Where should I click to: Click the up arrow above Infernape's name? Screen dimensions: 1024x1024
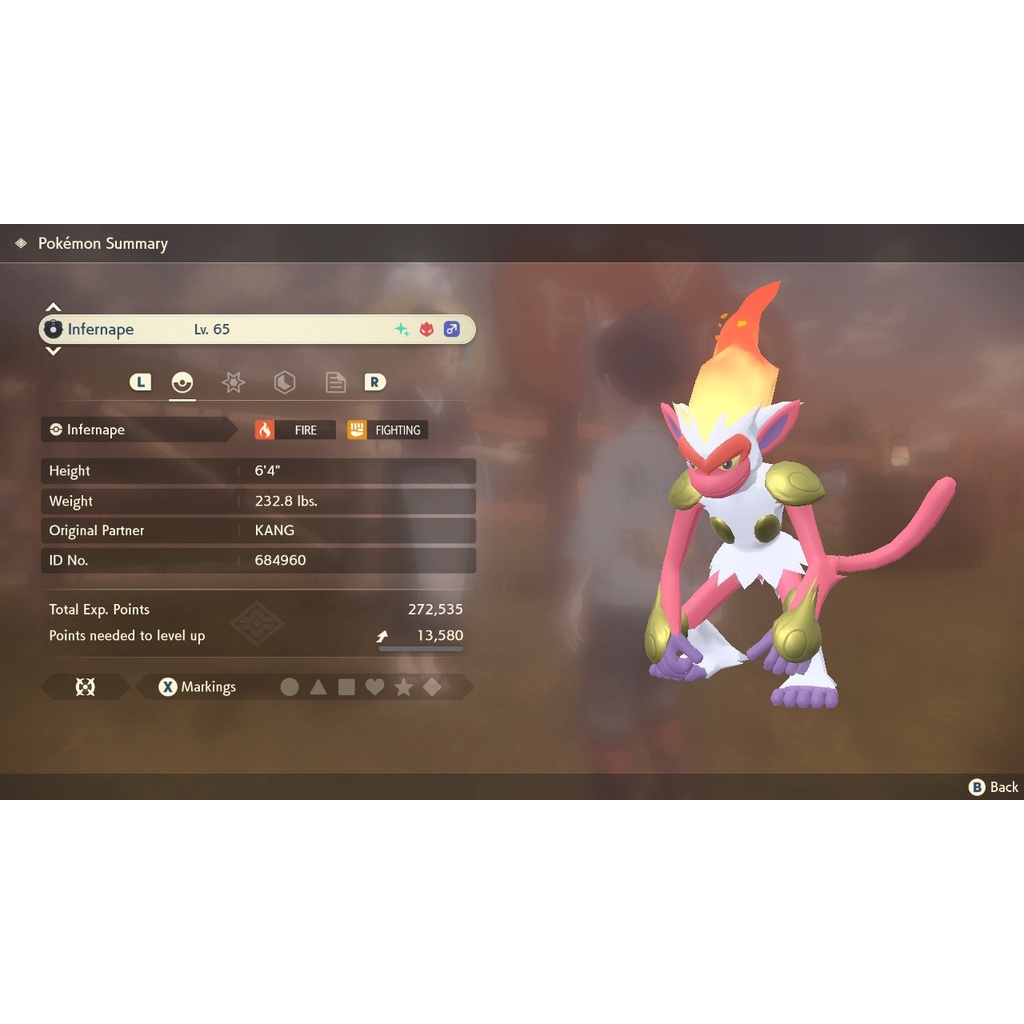[54, 307]
